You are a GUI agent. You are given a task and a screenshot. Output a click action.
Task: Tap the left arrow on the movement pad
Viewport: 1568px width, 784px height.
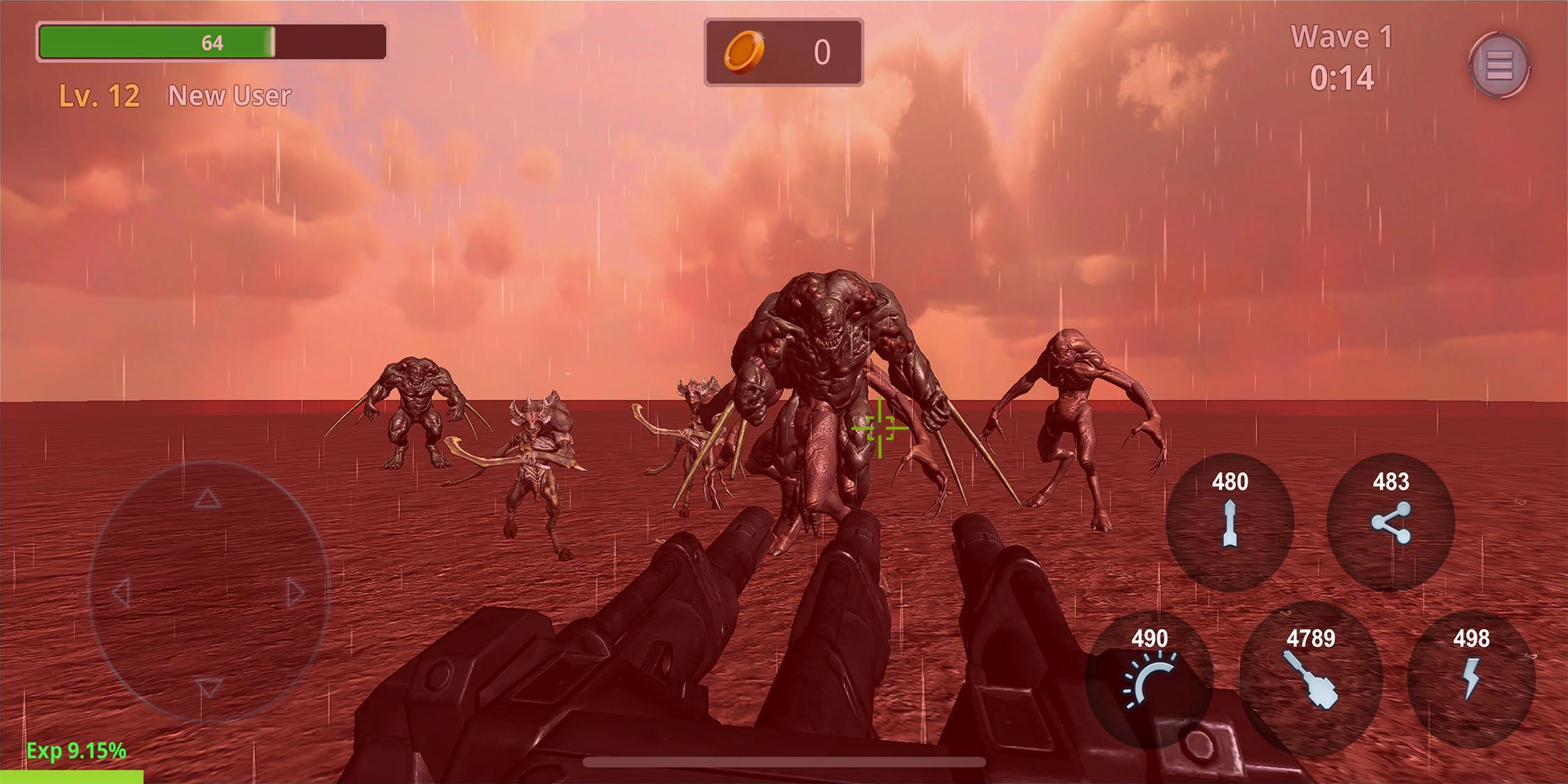[x=121, y=593]
